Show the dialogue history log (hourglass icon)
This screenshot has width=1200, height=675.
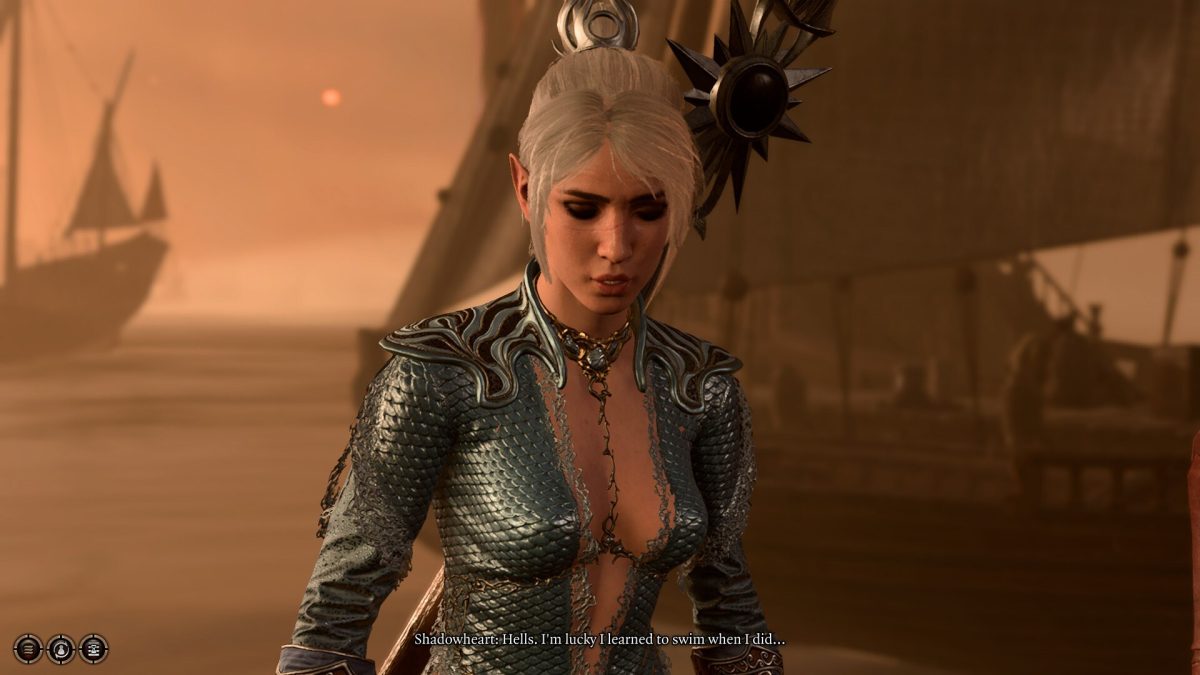tap(94, 649)
